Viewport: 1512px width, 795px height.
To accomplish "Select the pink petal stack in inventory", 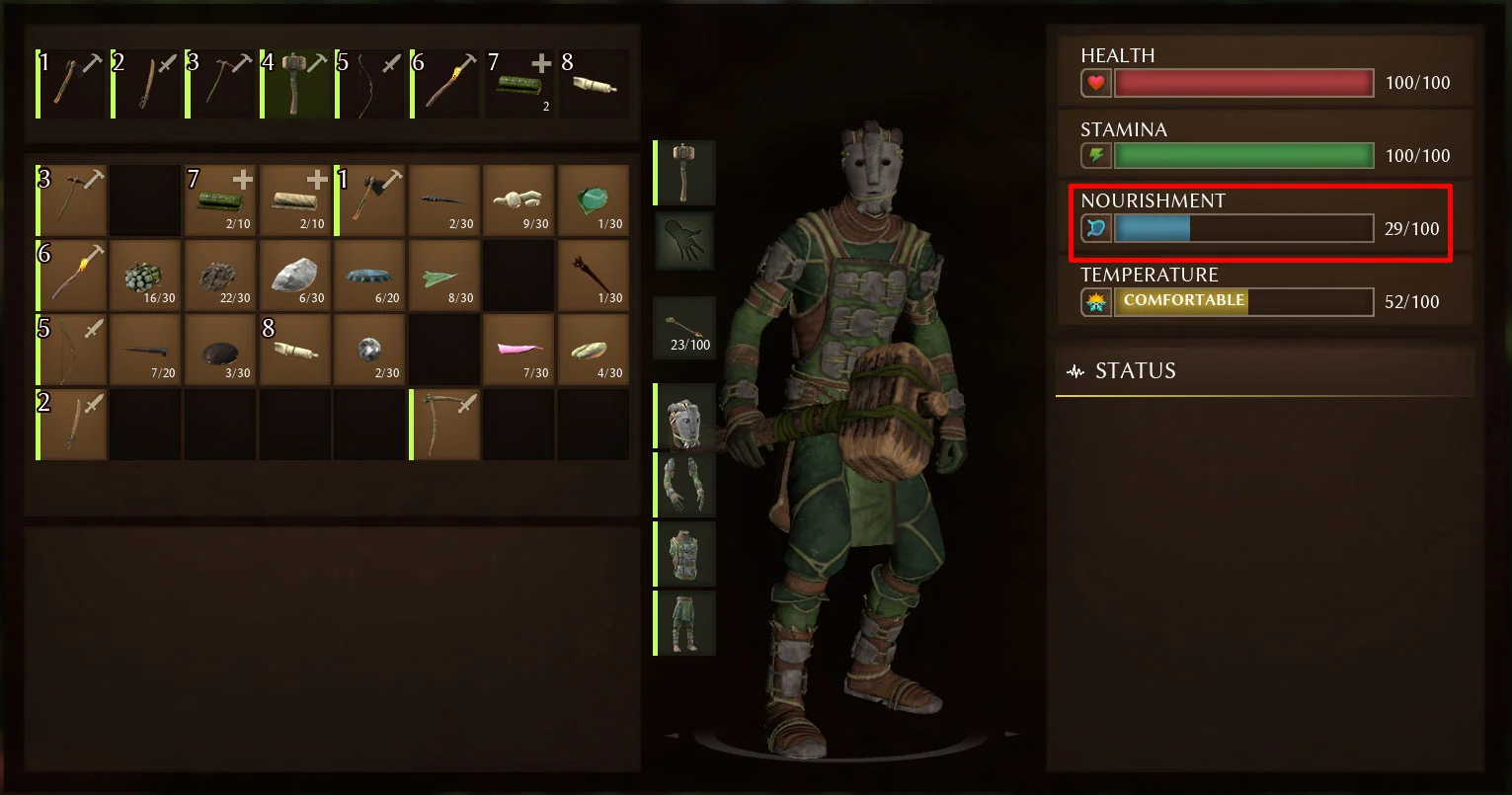I will pyautogui.click(x=518, y=350).
